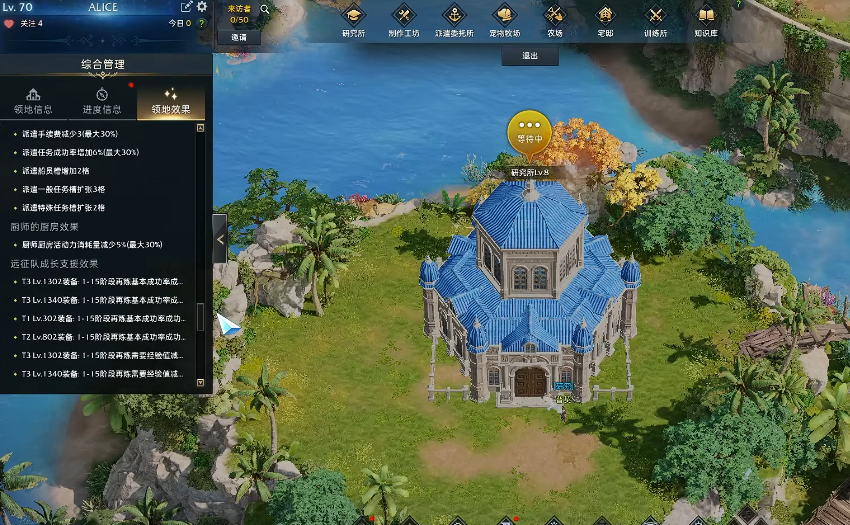The height and width of the screenshot is (525, 850).
Task: Collapse the side panel with arrow handle
Action: (x=220, y=239)
